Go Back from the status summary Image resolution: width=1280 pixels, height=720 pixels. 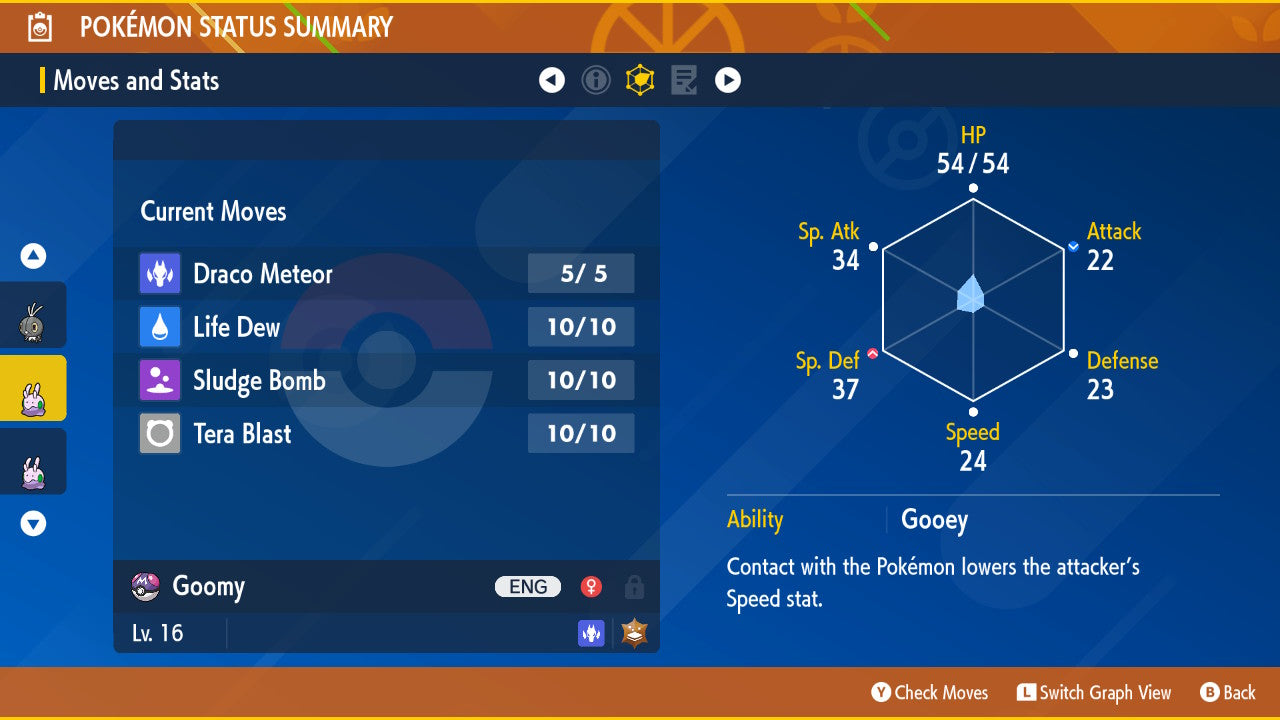coord(1227,693)
